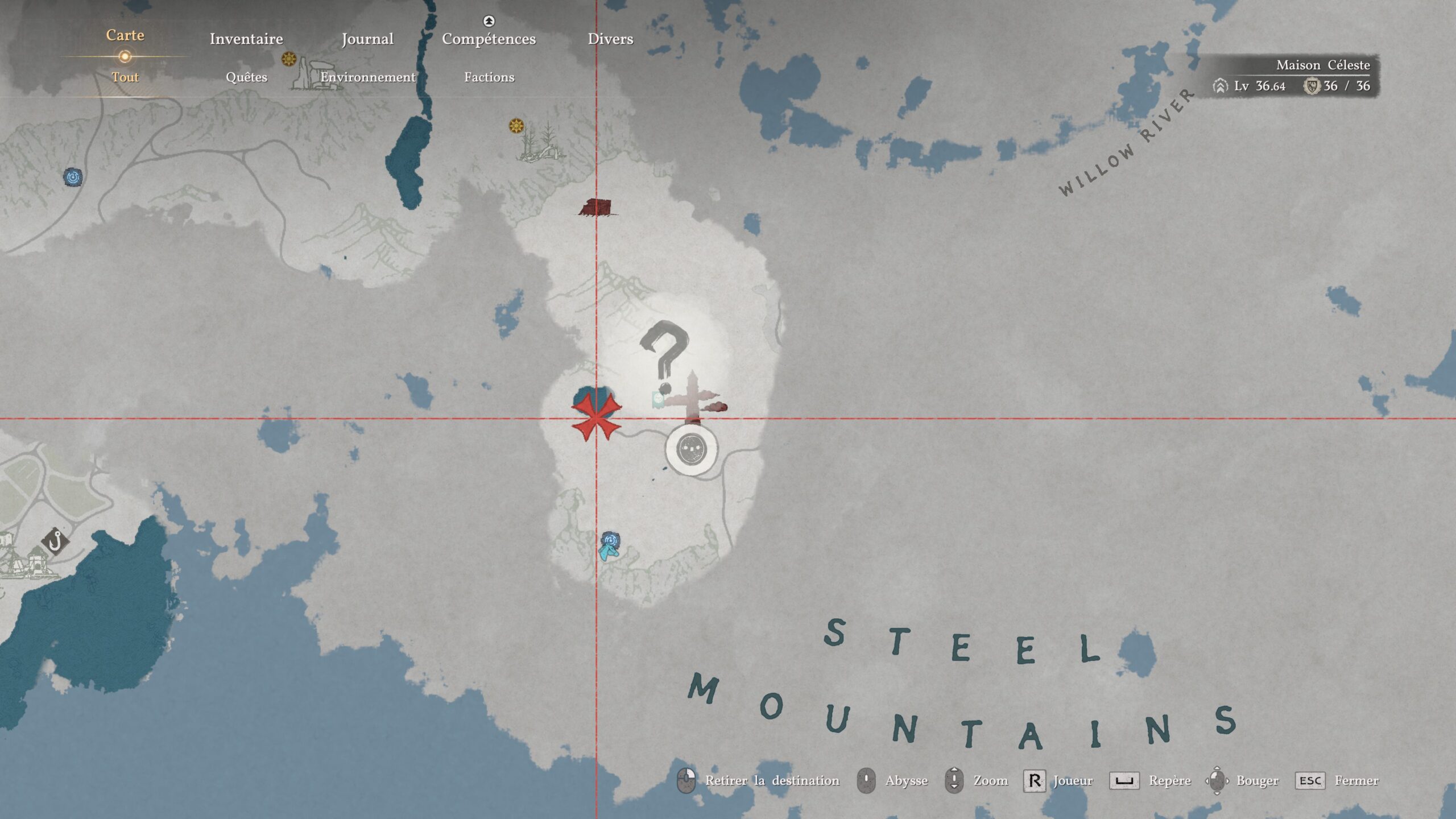Switch to the Inventaire tab
Viewport: 1456px width, 819px height.
coord(246,39)
